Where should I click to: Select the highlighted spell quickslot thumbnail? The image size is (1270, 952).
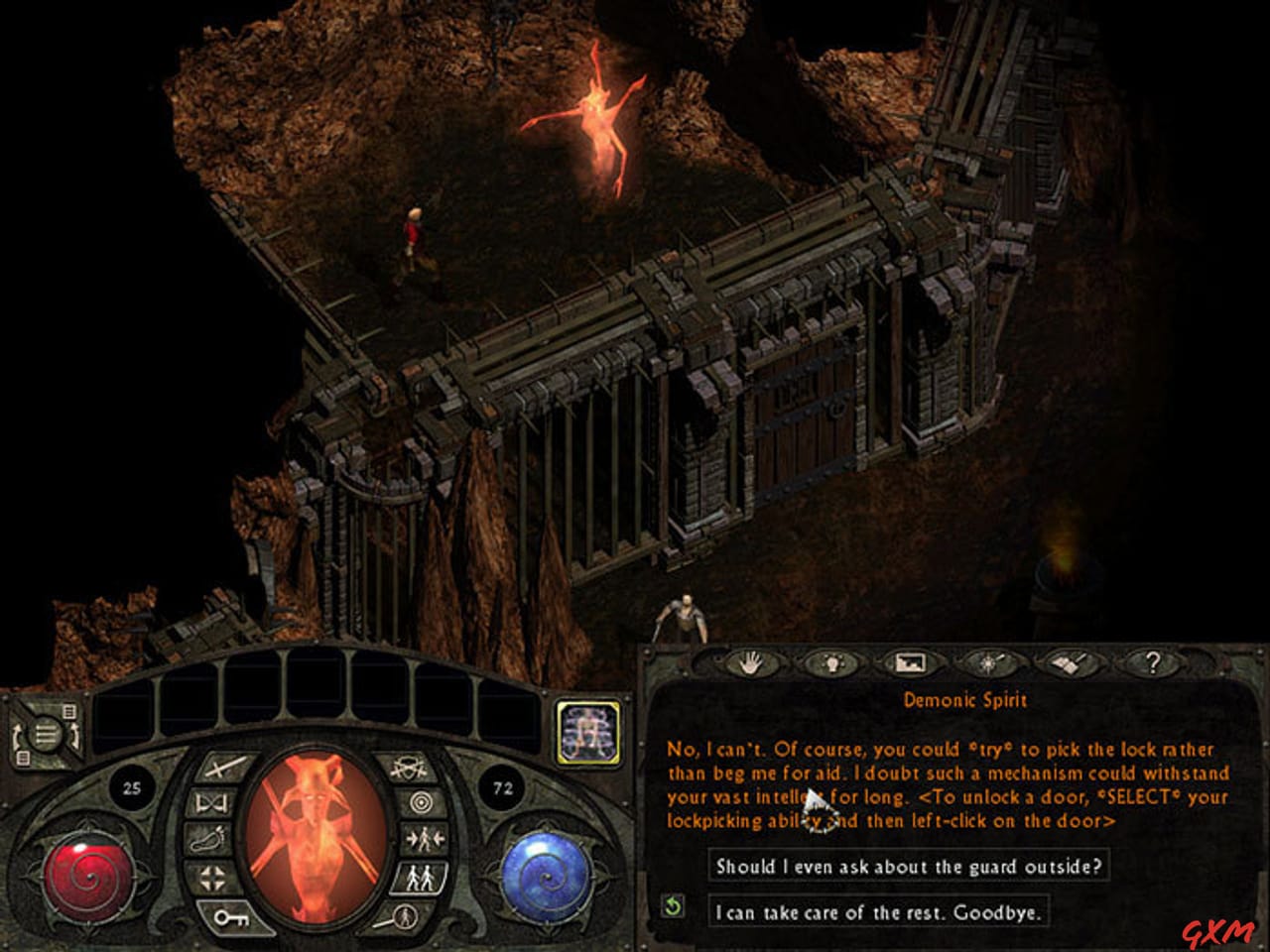588,733
